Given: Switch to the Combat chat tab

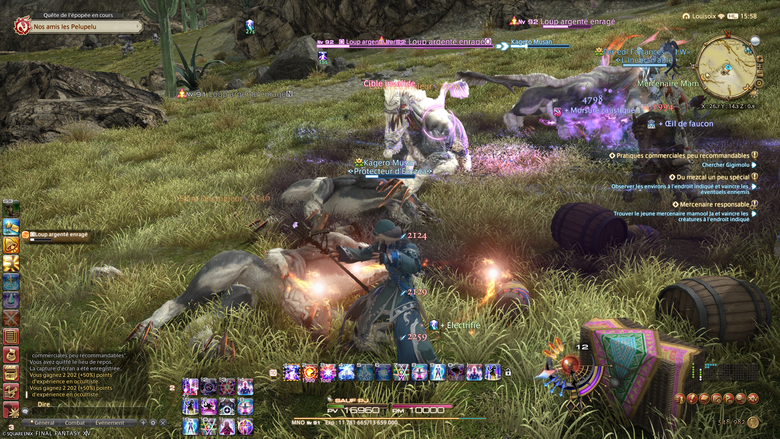Looking at the screenshot, I should click(x=76, y=423).
